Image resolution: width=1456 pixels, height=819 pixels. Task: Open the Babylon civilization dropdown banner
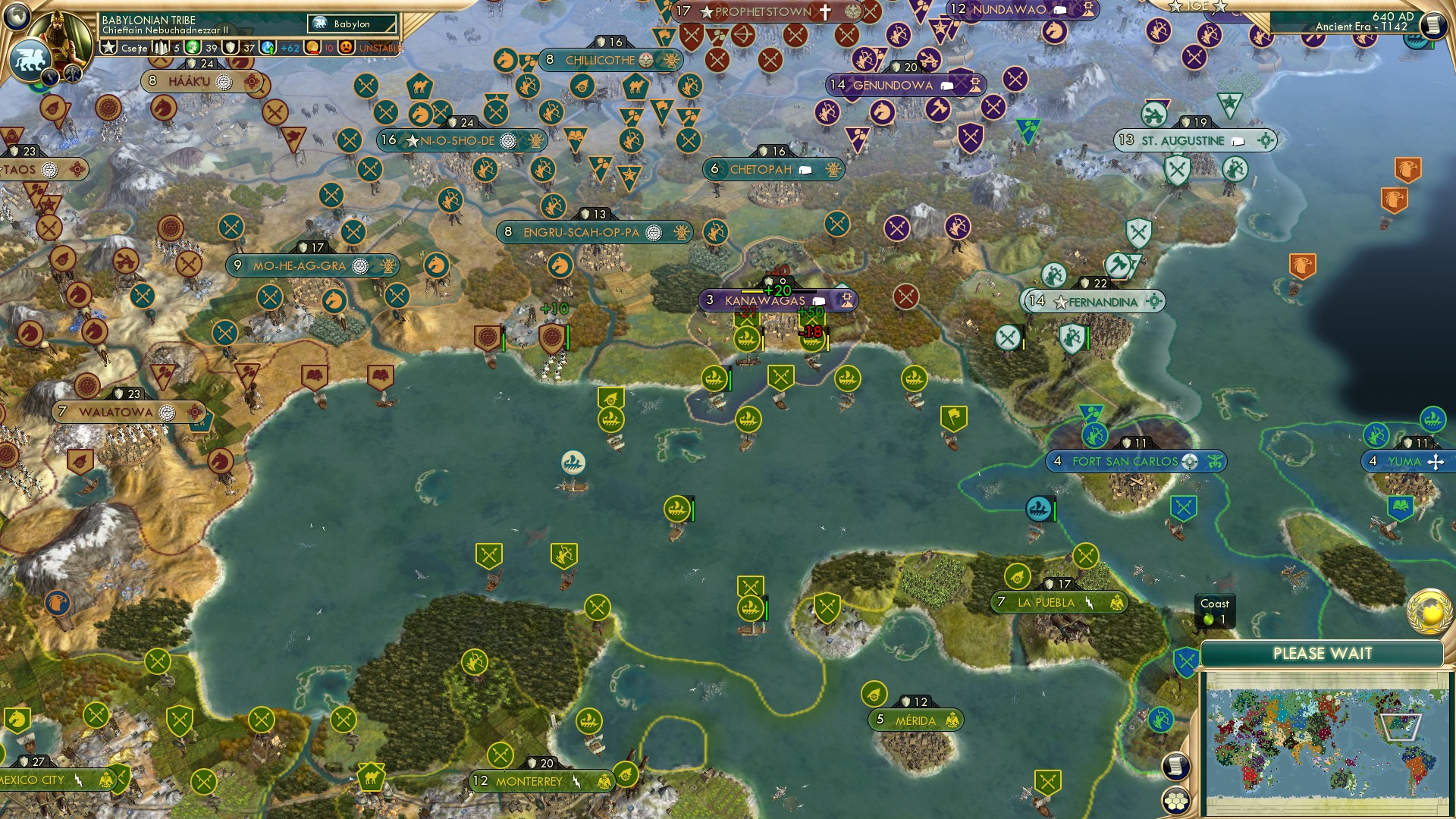[x=352, y=24]
